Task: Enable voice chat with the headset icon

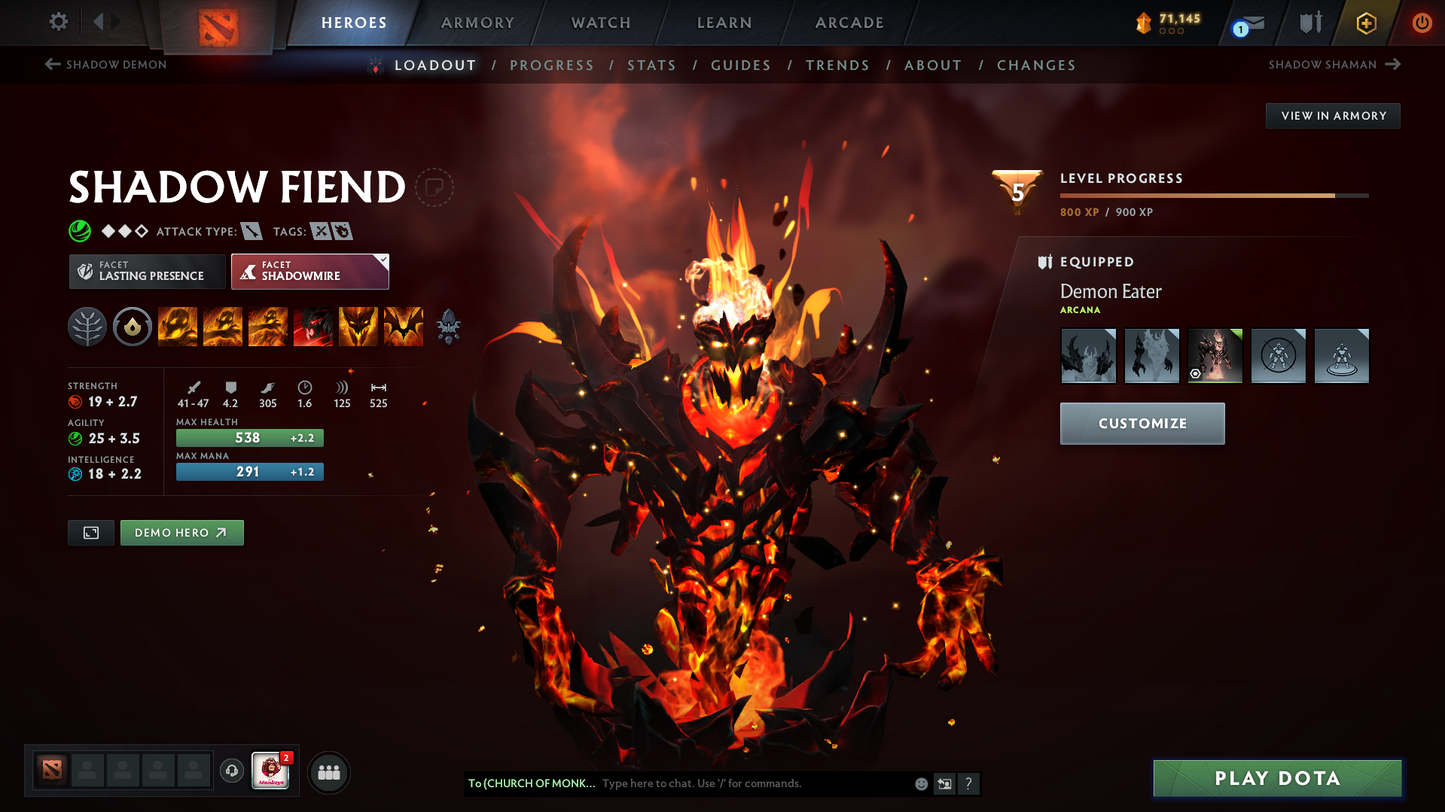Action: (231, 770)
